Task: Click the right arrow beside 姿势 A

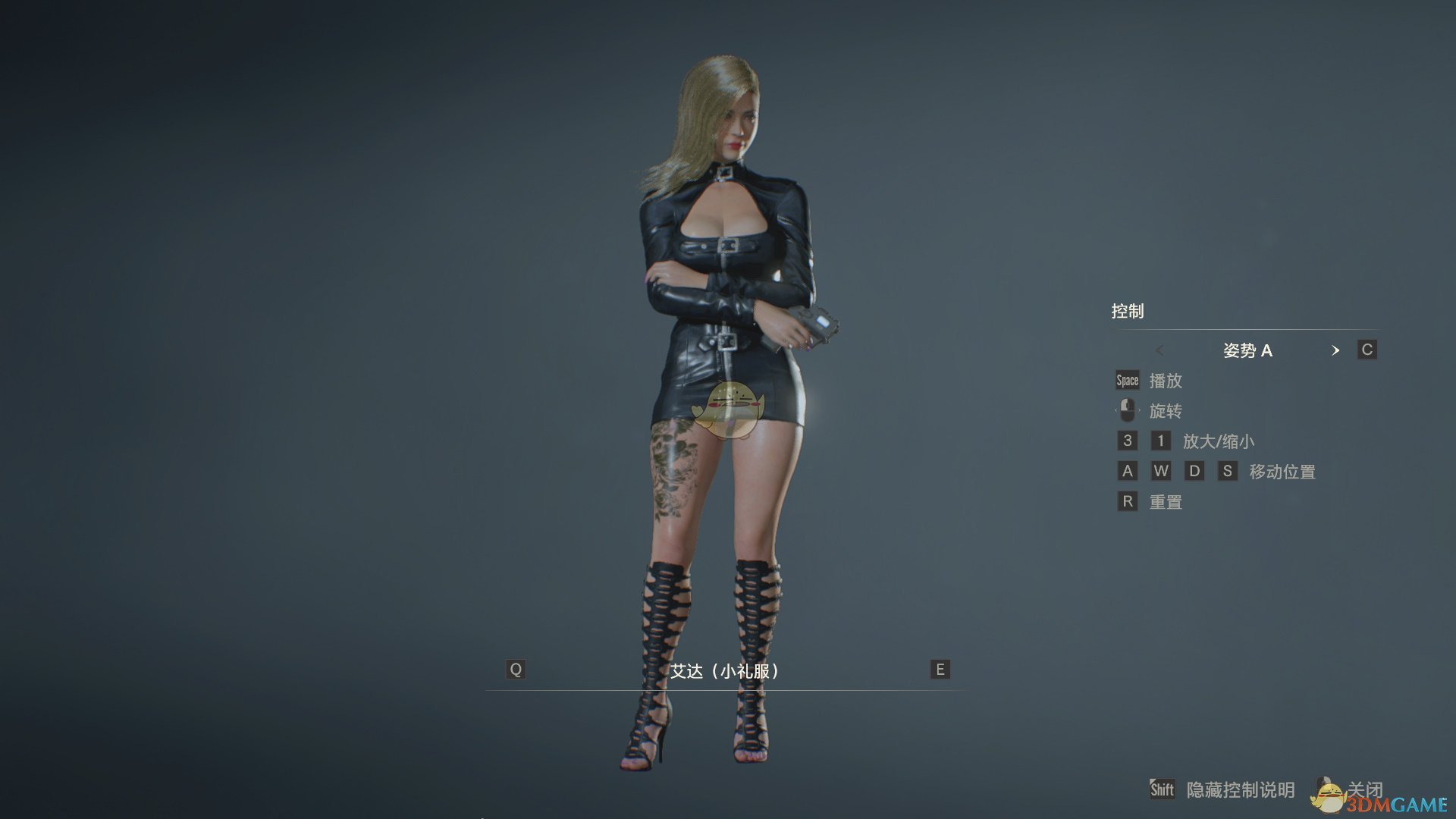Action: [x=1336, y=350]
